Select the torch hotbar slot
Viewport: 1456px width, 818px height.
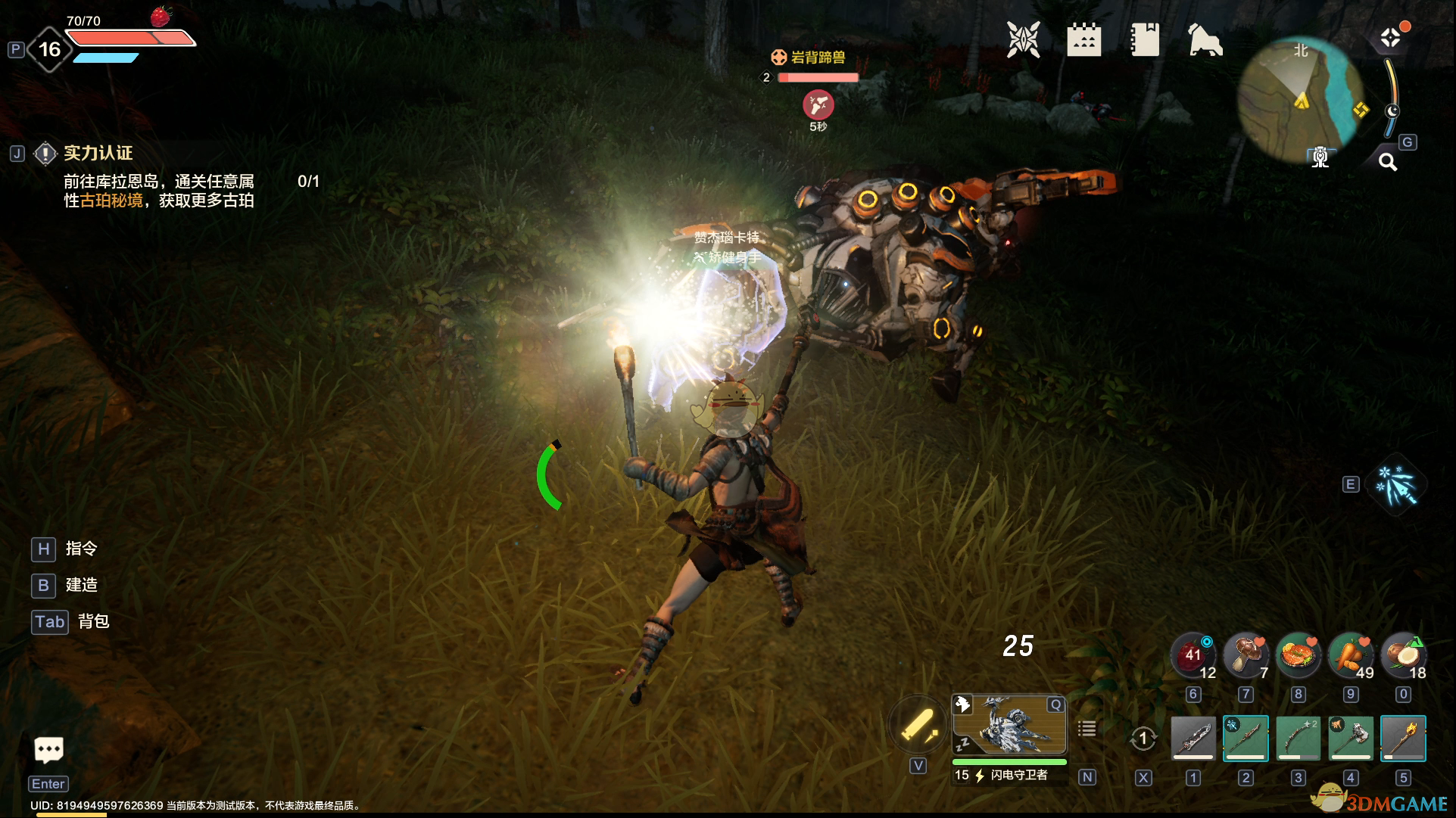pos(1403,738)
